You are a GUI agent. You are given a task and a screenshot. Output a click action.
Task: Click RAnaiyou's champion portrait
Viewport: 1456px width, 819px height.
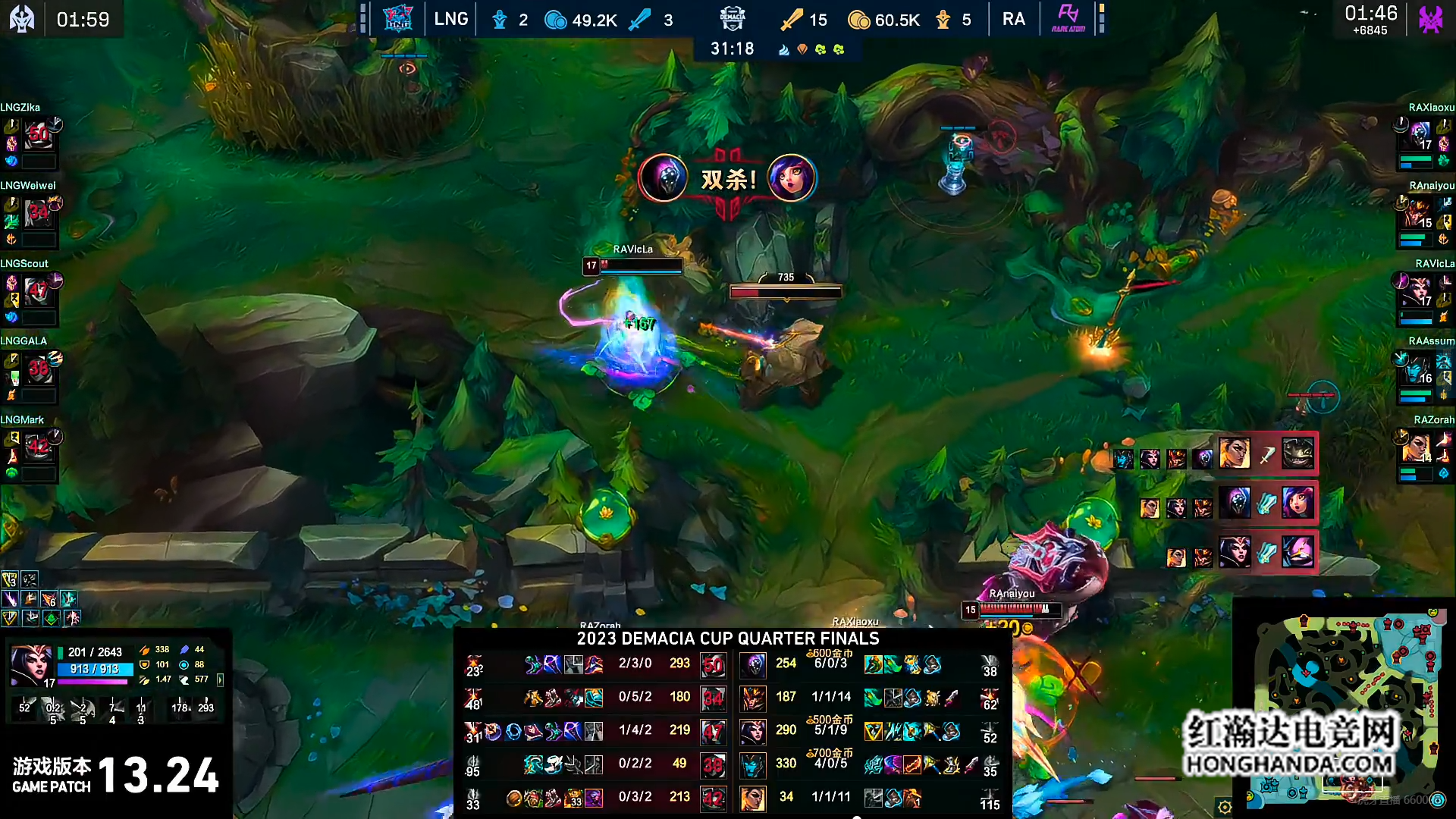(1420, 215)
